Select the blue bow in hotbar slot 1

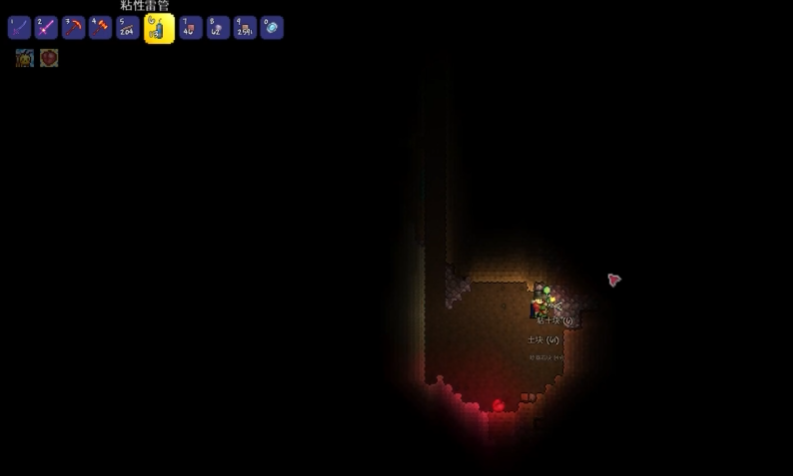coord(19,28)
